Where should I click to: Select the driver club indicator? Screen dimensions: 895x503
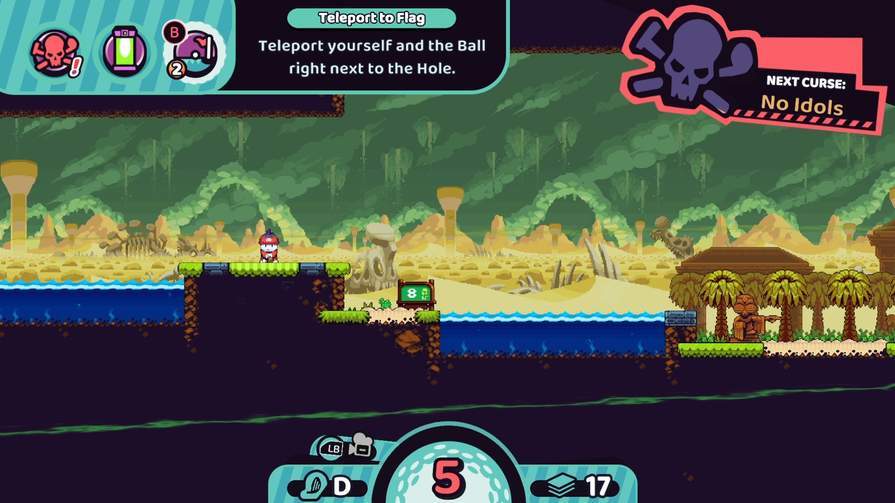tap(326, 487)
